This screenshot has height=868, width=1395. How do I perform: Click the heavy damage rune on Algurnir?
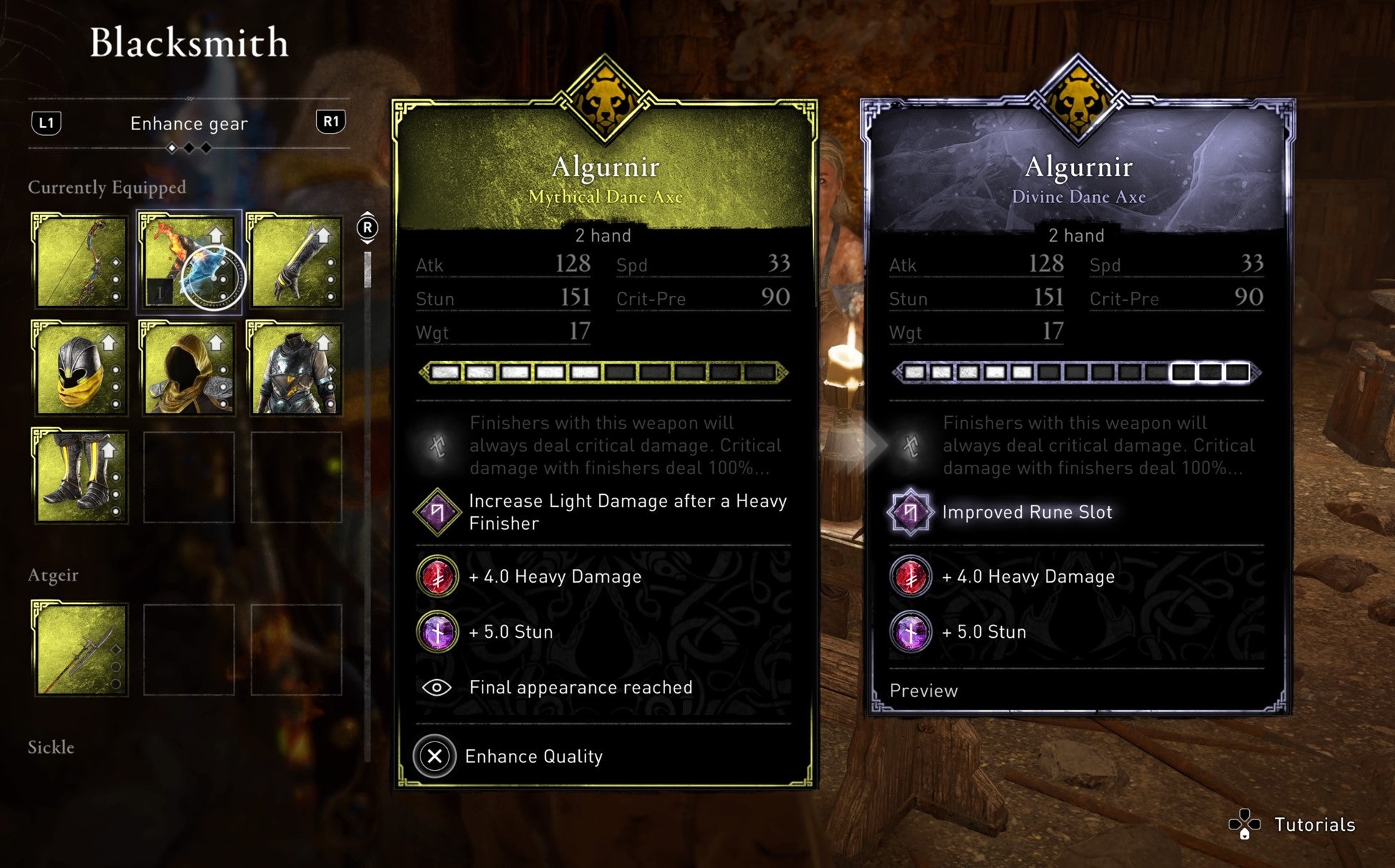(x=438, y=576)
